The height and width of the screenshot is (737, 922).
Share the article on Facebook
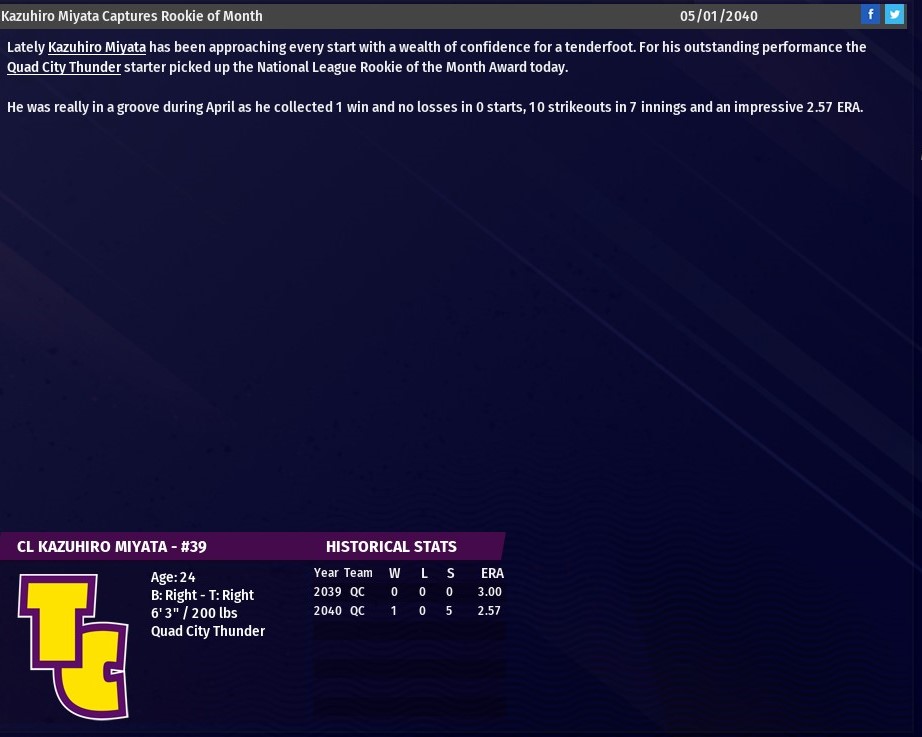pyautogui.click(x=871, y=15)
